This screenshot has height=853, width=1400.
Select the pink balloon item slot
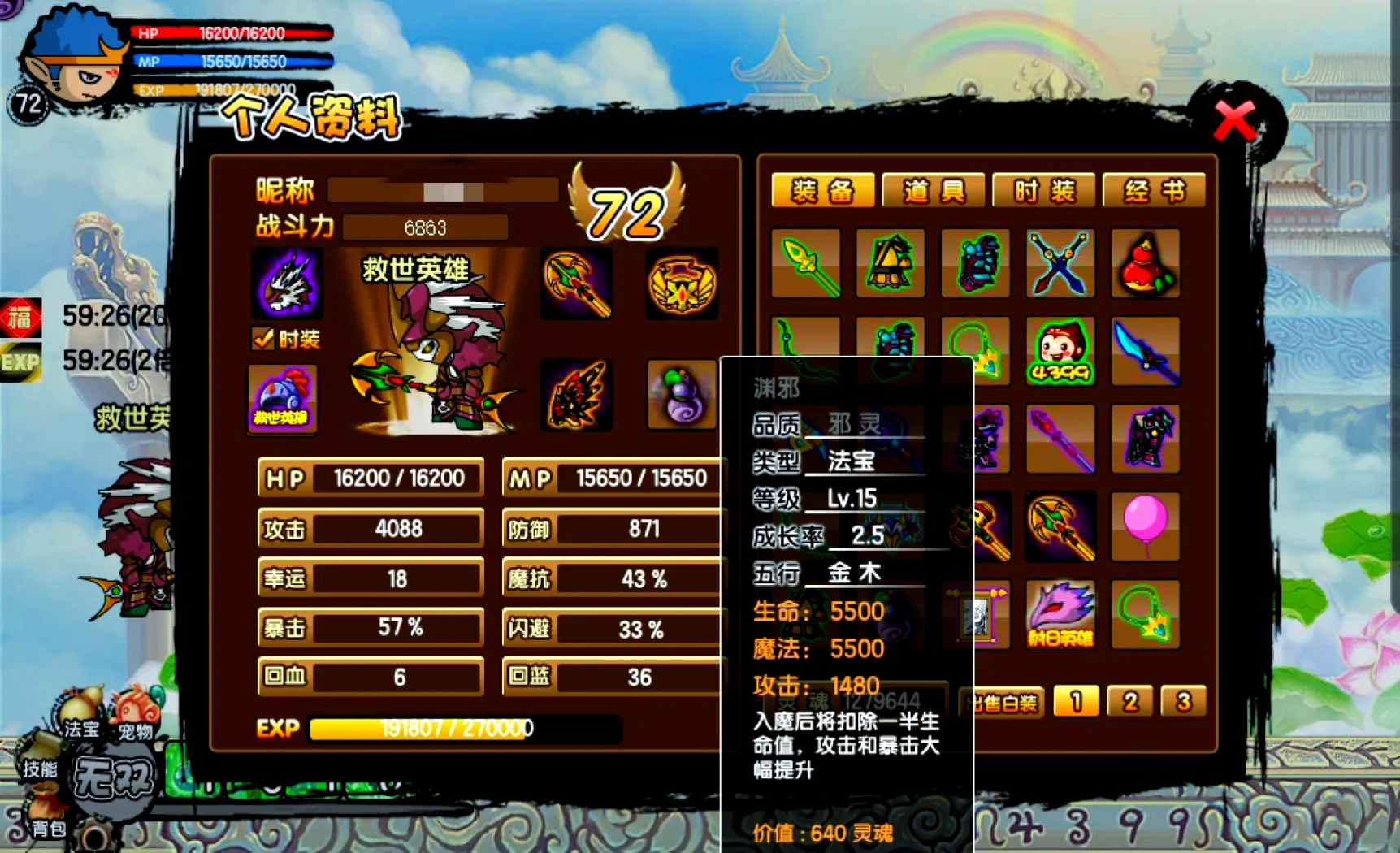[1145, 526]
